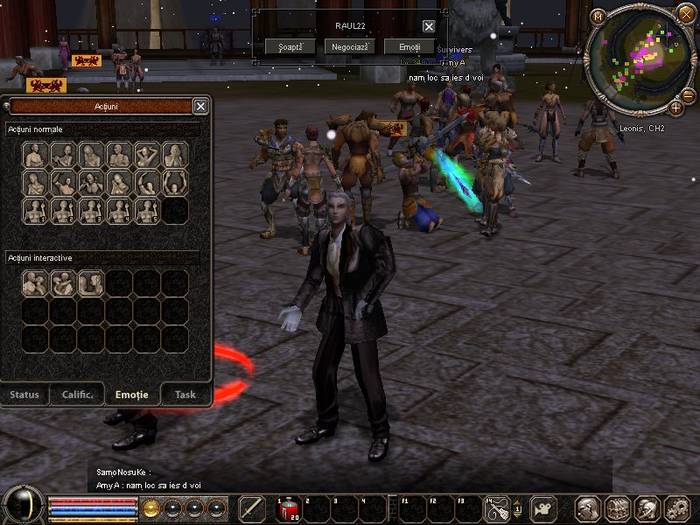Select the Emoție tab

pyautogui.click(x=132, y=394)
